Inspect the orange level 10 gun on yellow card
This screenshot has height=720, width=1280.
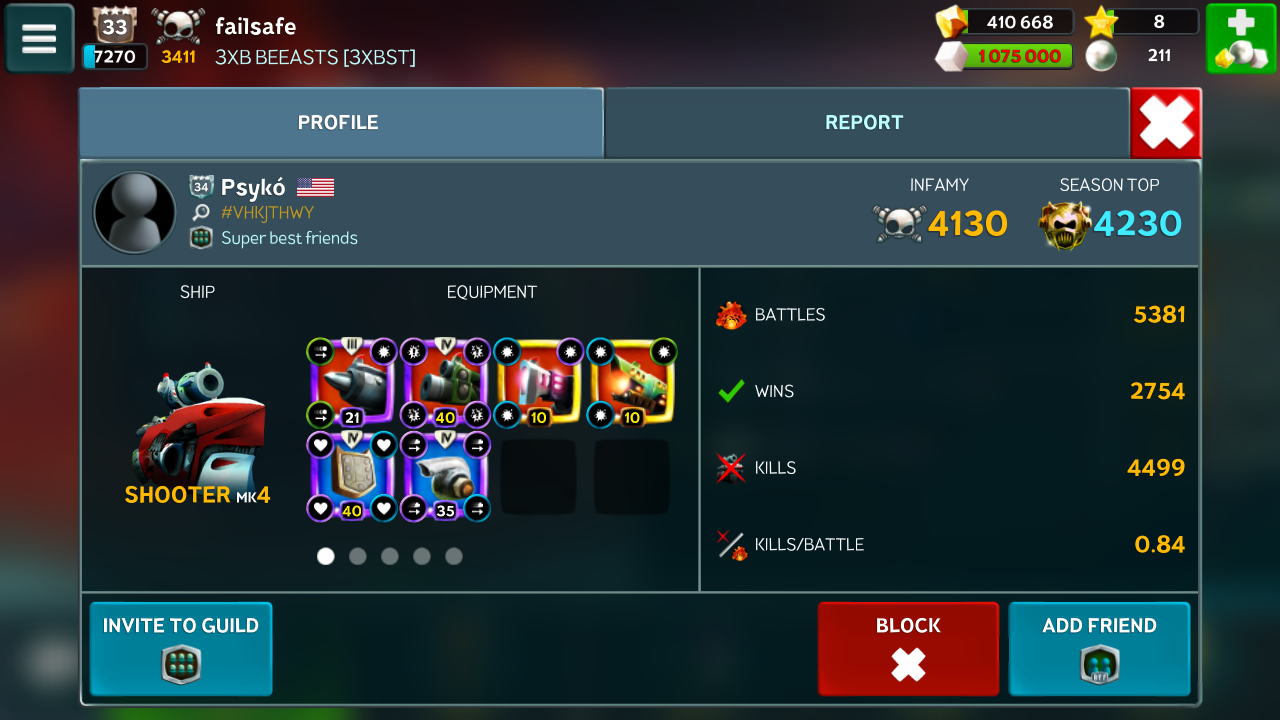[x=632, y=383]
